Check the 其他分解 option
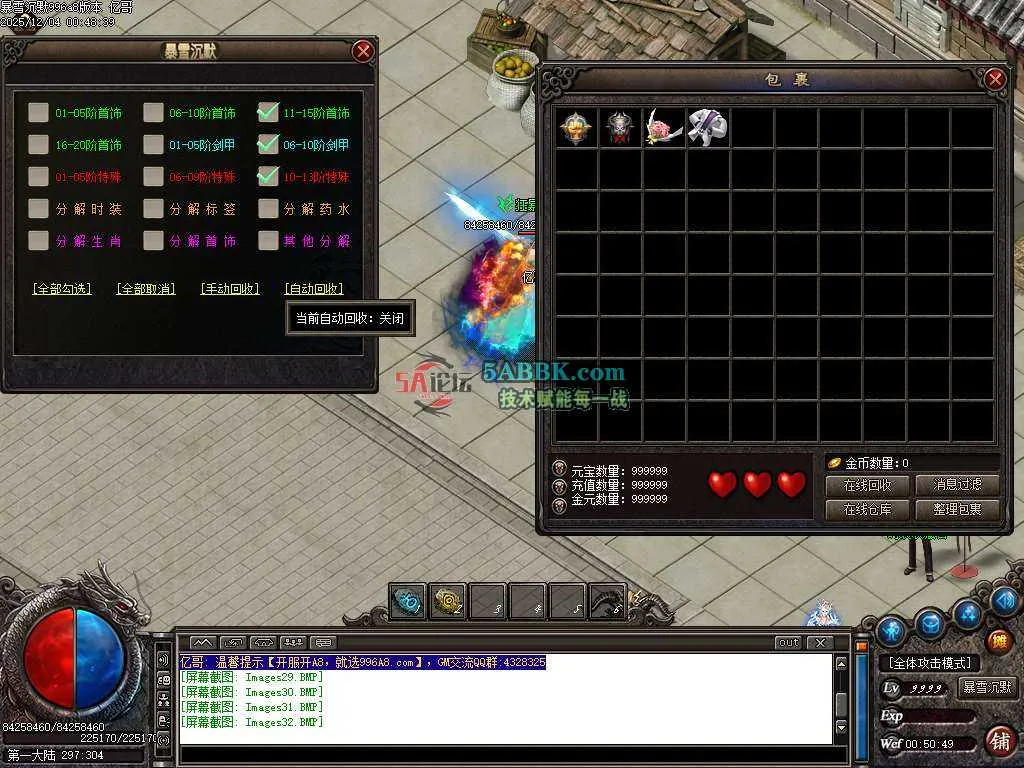This screenshot has width=1024, height=768. tap(267, 241)
